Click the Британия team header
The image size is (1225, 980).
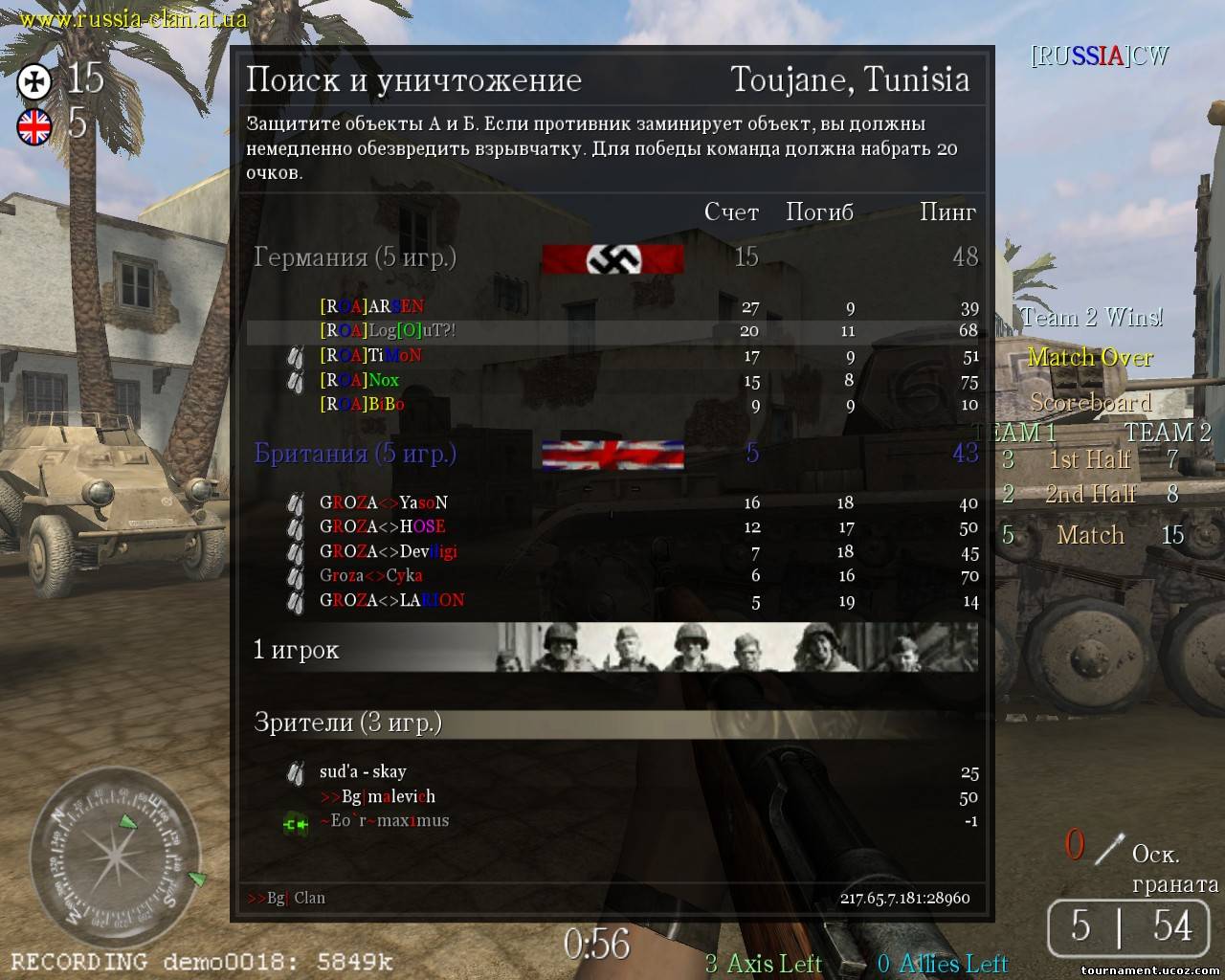coord(355,454)
